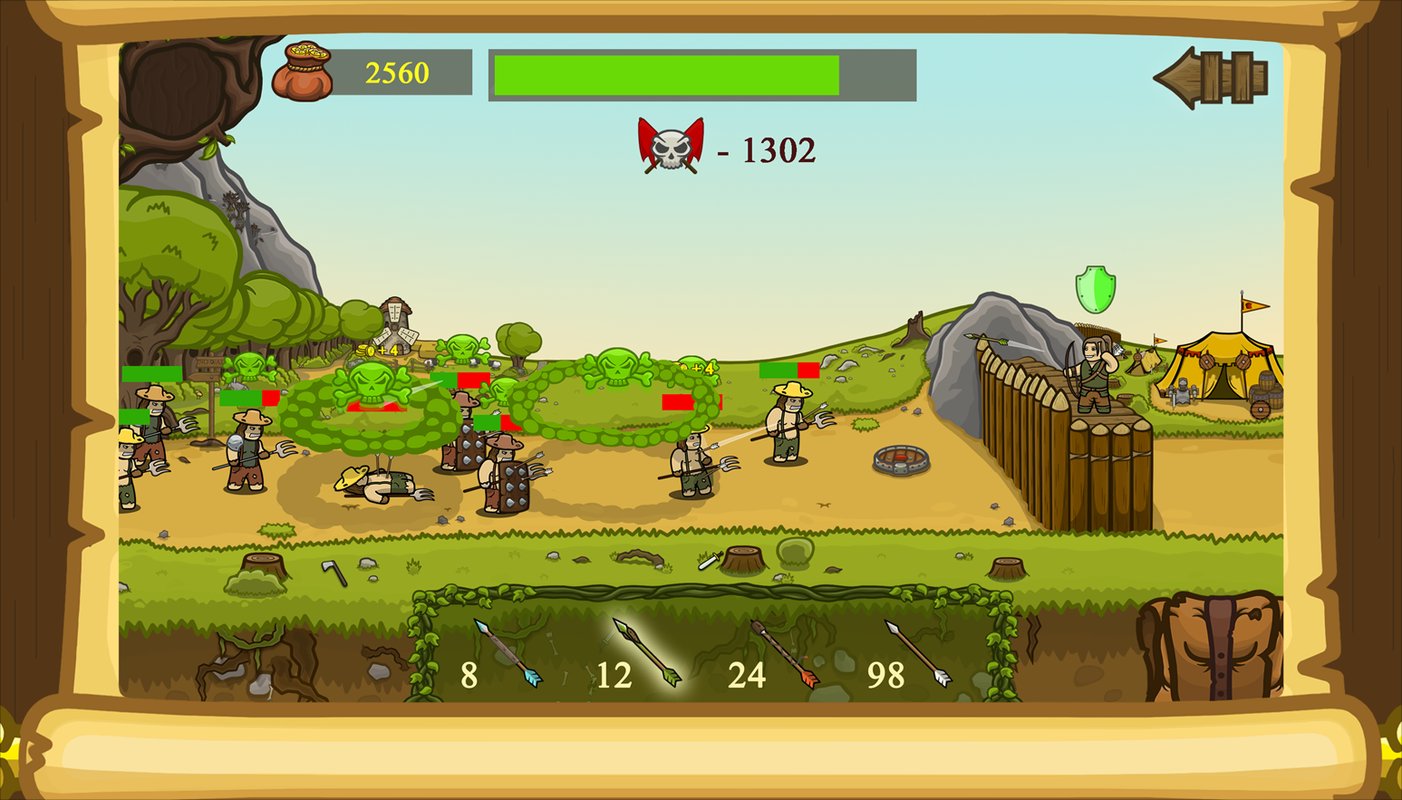Select the blue-tipped ice arrow
1402x800 pixels.
click(x=507, y=653)
